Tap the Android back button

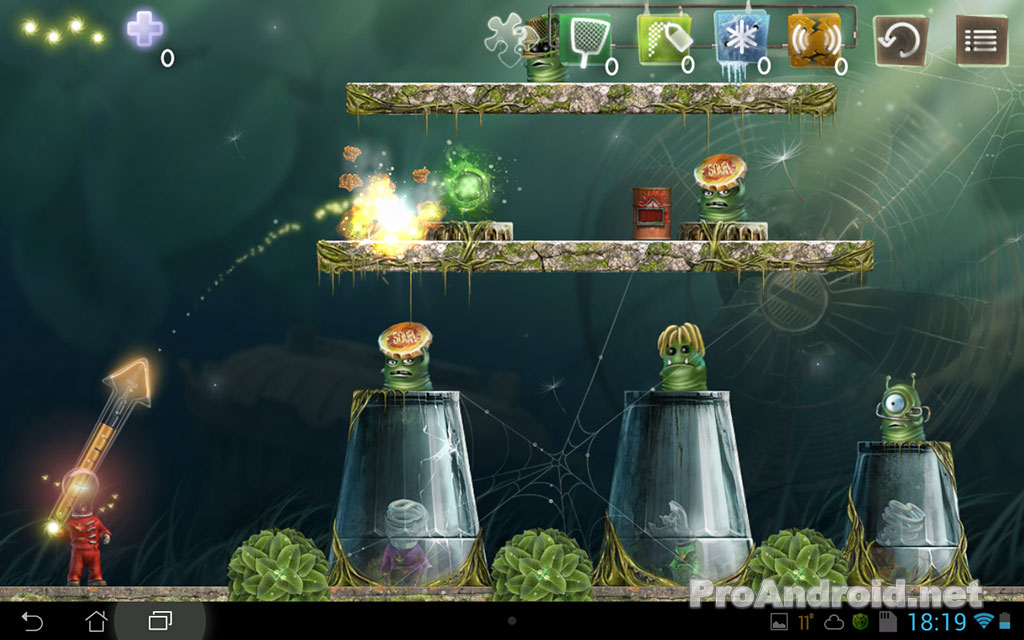(32, 621)
